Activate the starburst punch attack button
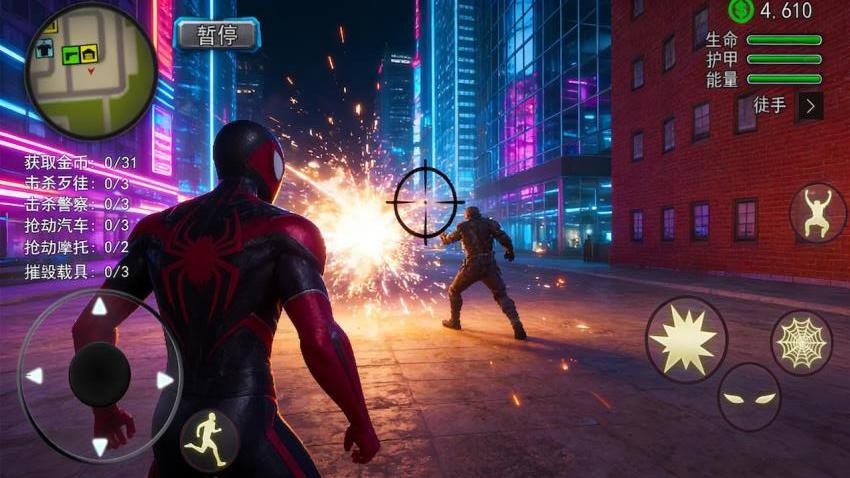Screen dimensions: 850x478 (685, 339)
